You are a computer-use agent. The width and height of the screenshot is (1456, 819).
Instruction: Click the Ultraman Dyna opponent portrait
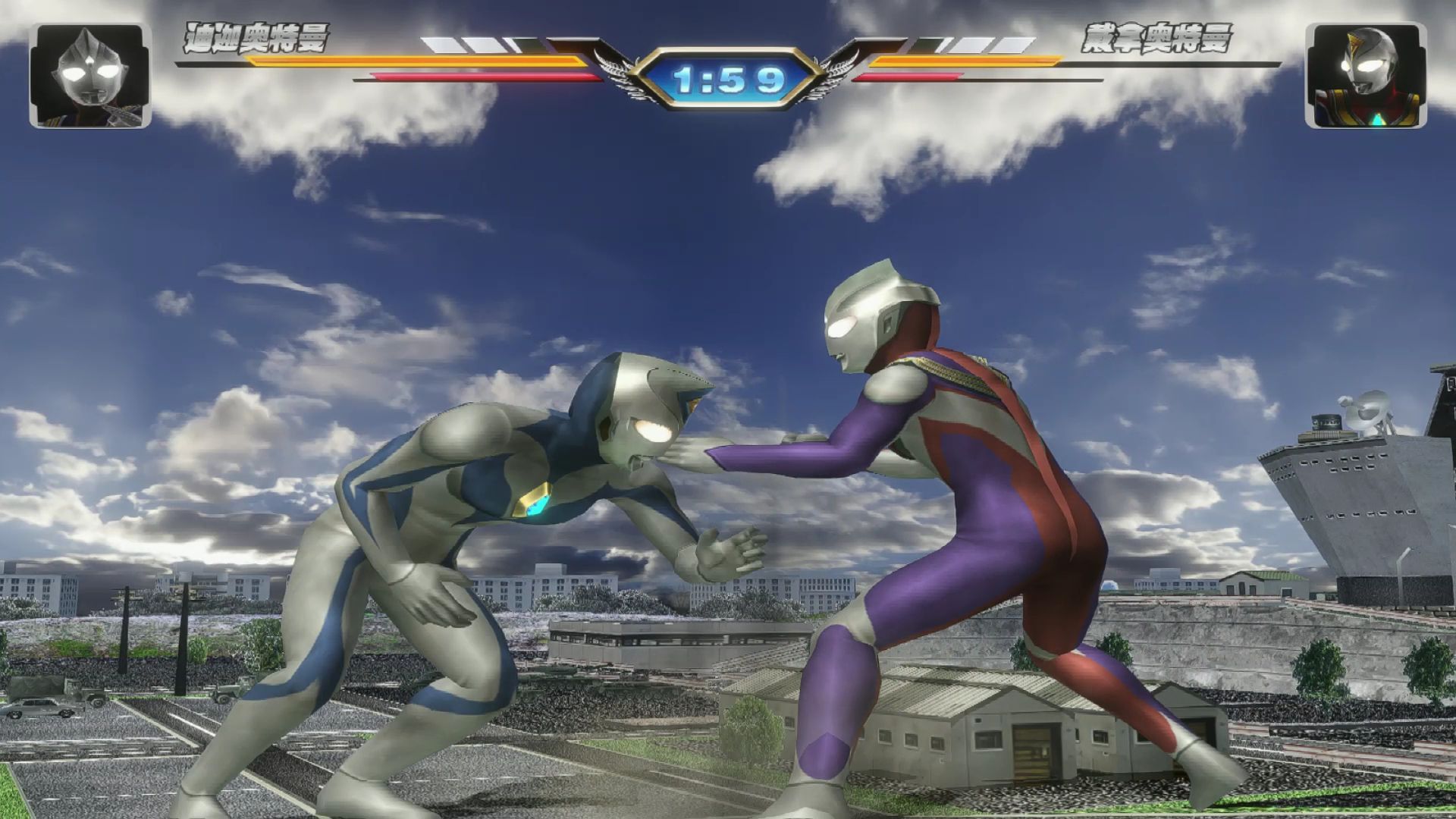1365,75
